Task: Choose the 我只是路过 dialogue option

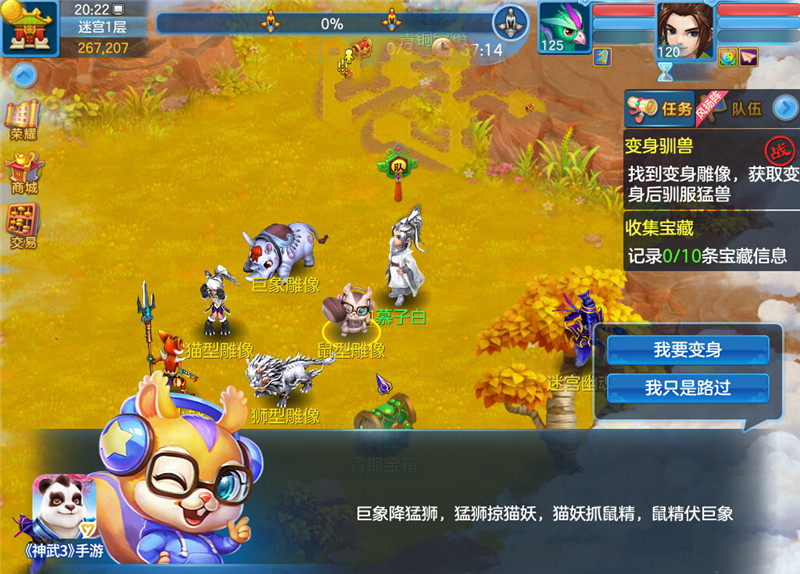Action: point(688,388)
